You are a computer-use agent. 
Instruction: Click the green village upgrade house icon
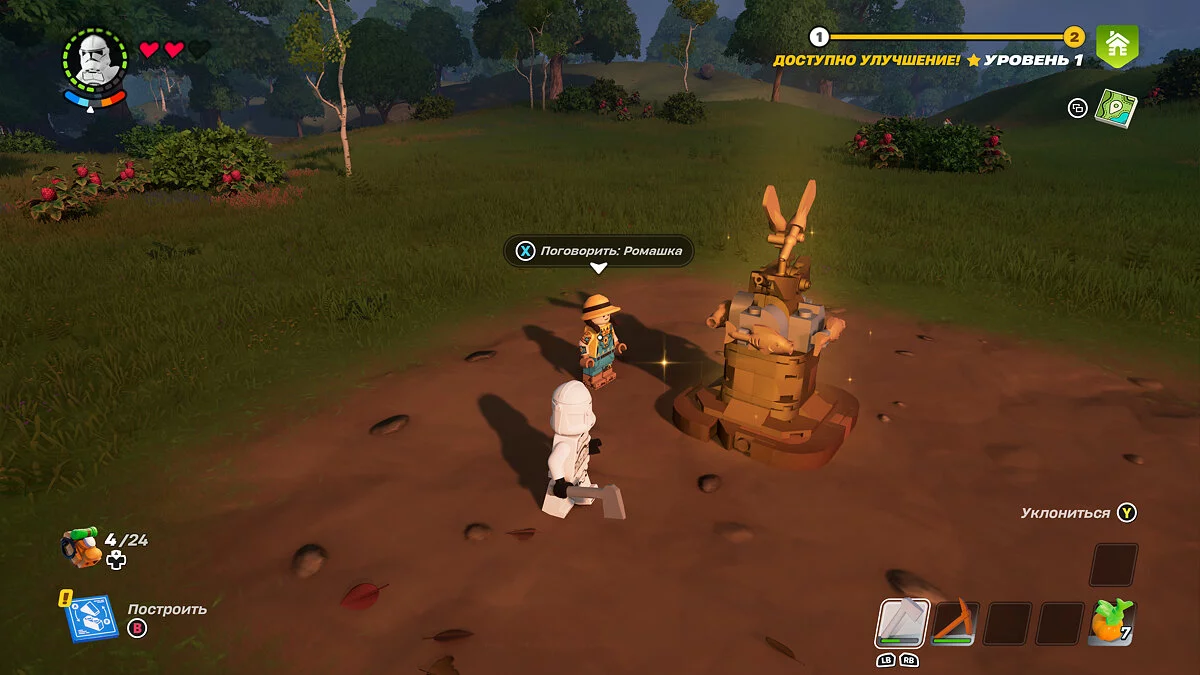(x=1117, y=44)
